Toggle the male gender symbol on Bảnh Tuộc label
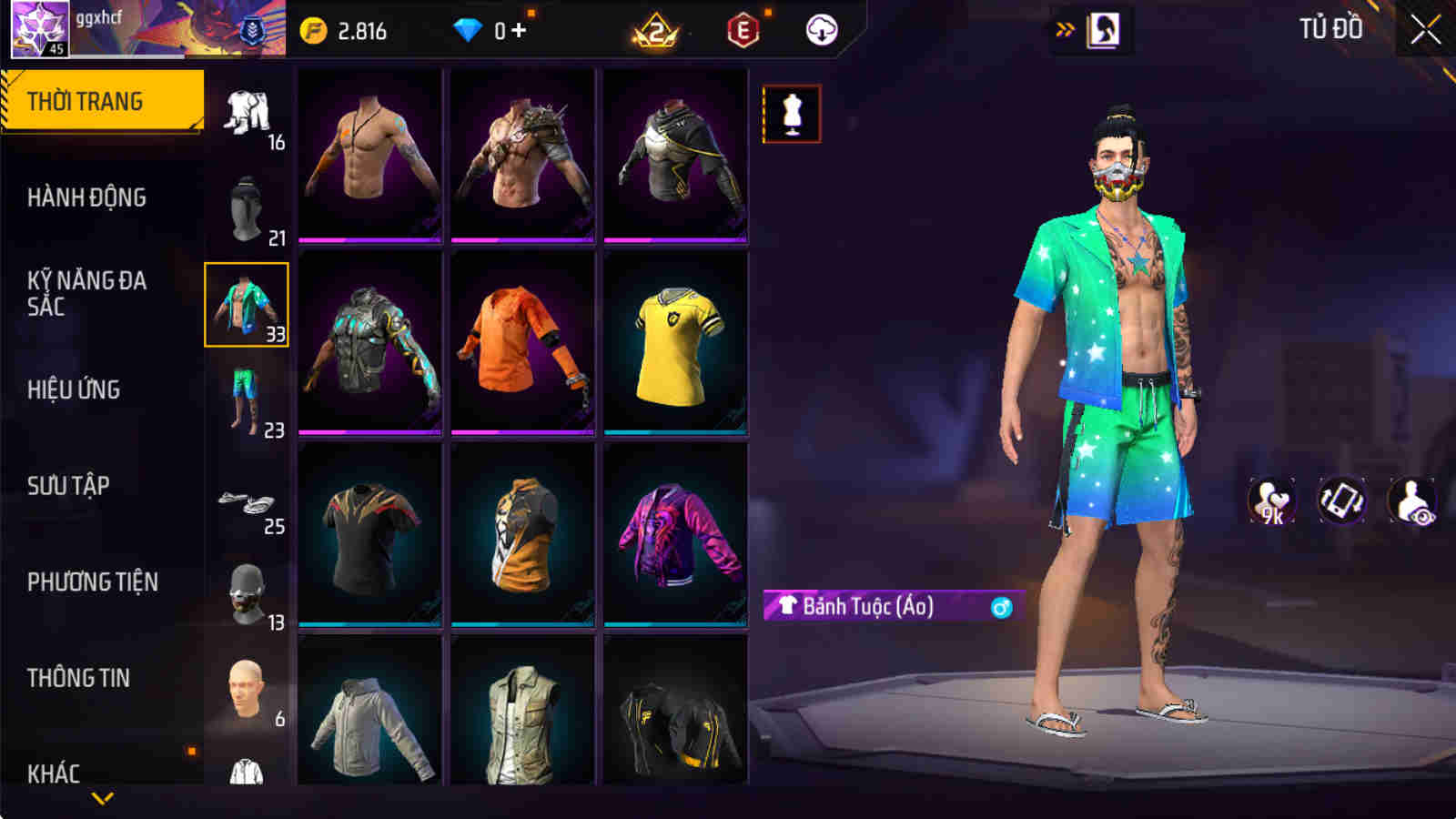This screenshot has width=1456, height=819. pyautogui.click(x=999, y=607)
